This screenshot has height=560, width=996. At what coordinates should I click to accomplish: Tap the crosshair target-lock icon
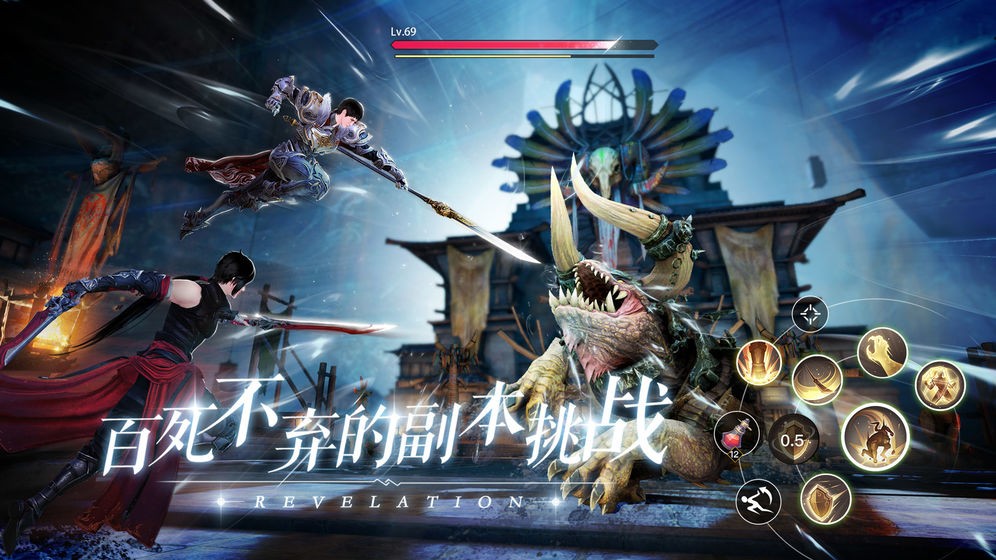809,315
